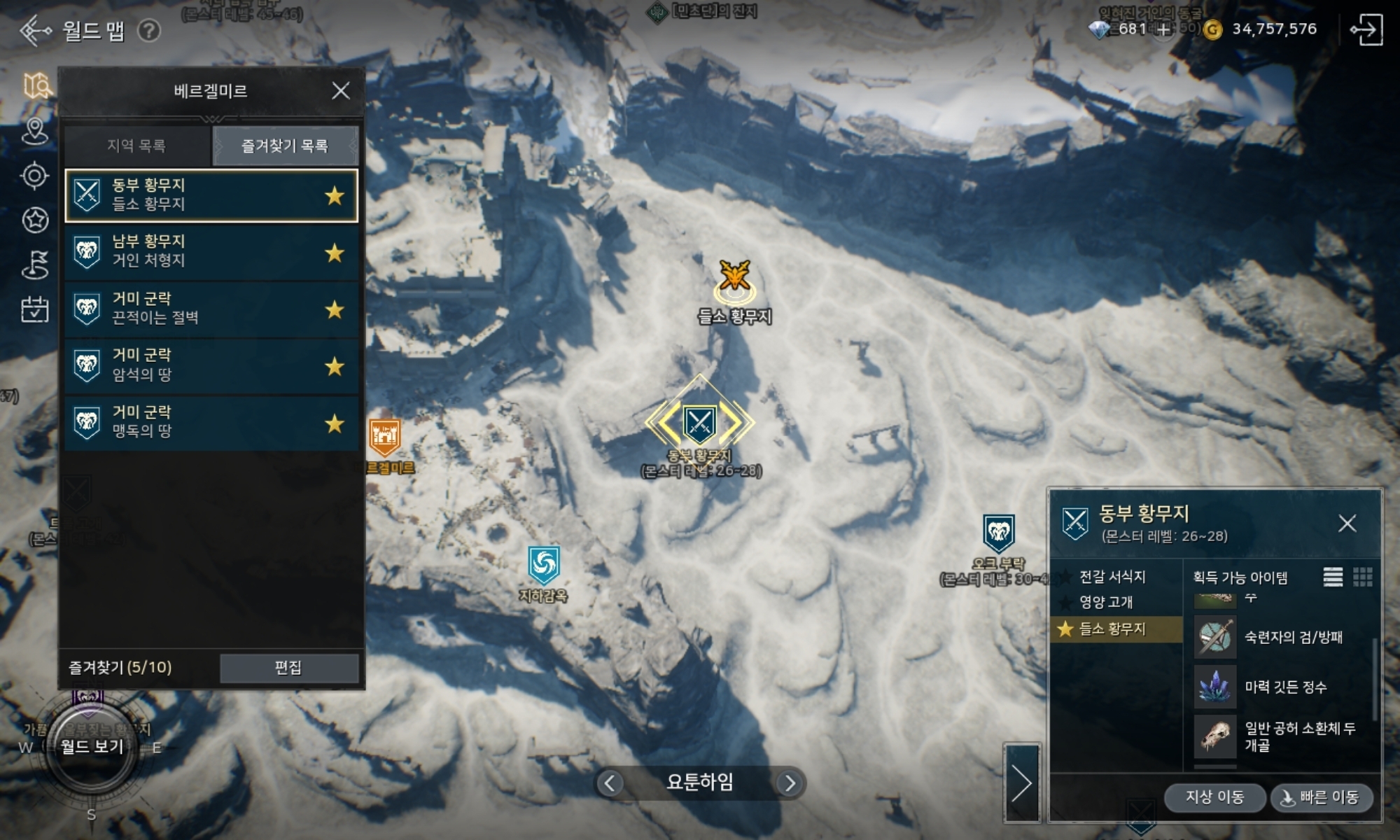Close the 동부 황무지 info panel
This screenshot has height=840, width=1400.
[x=1347, y=524]
